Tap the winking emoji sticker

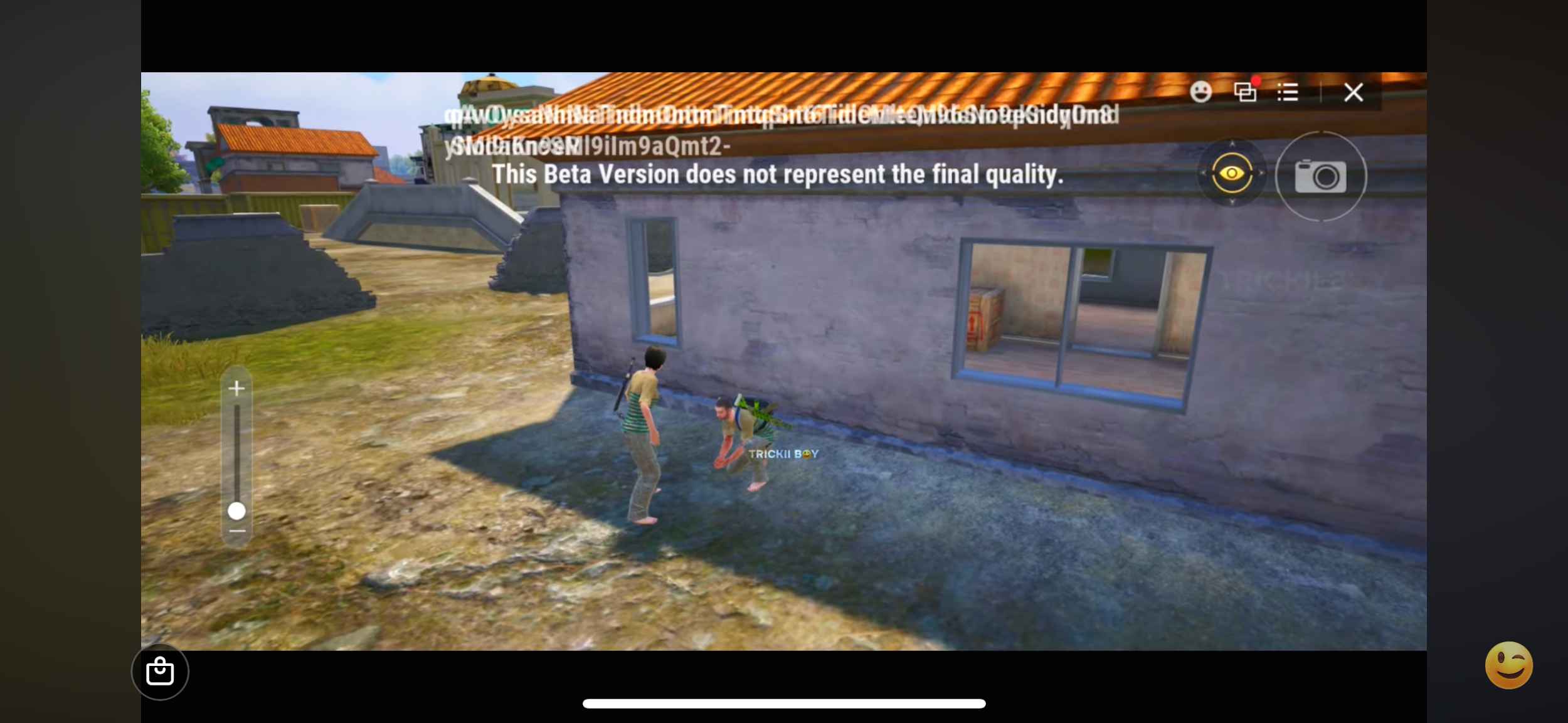[1509, 665]
